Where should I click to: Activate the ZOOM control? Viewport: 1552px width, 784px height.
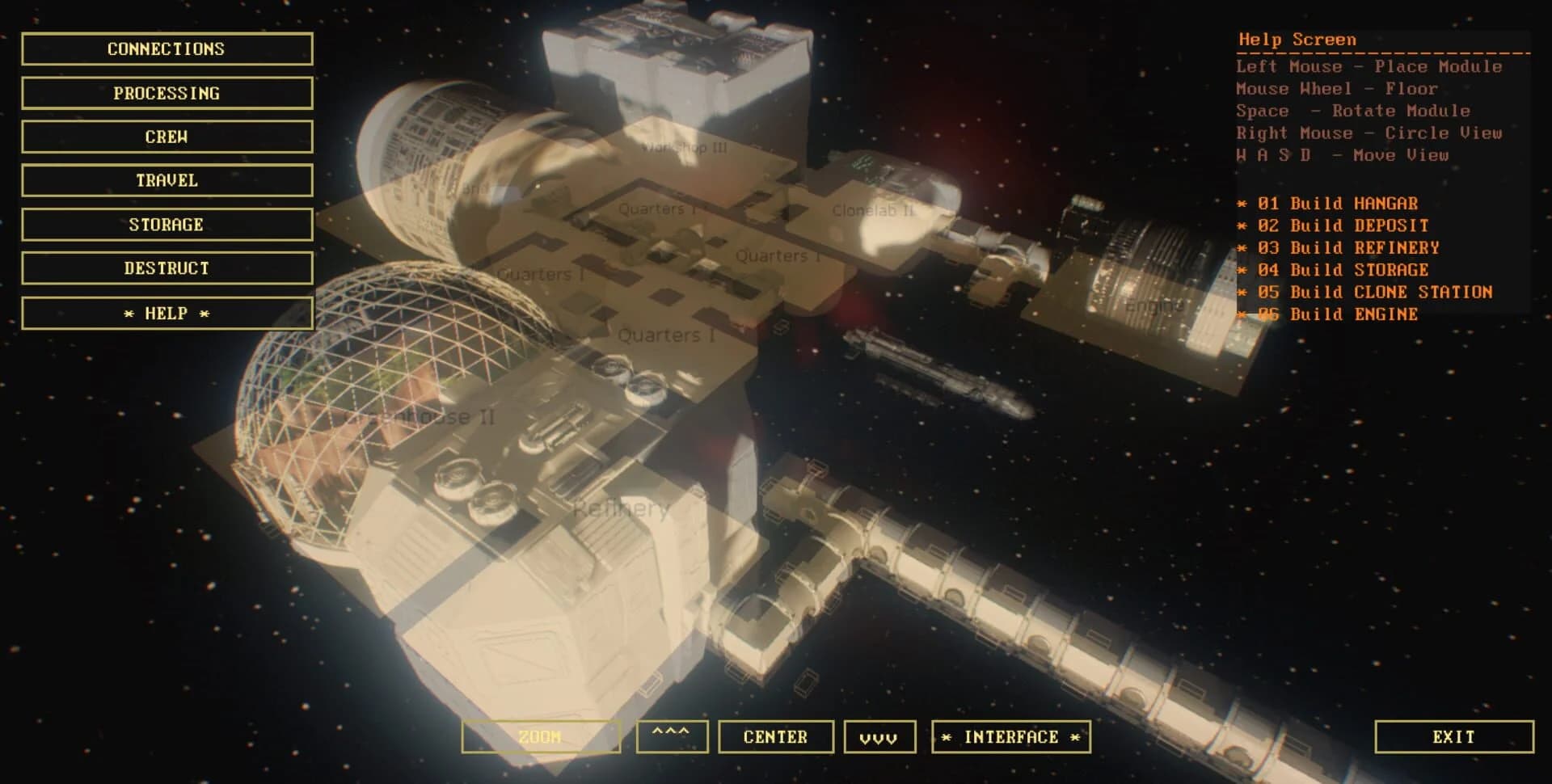tap(540, 736)
